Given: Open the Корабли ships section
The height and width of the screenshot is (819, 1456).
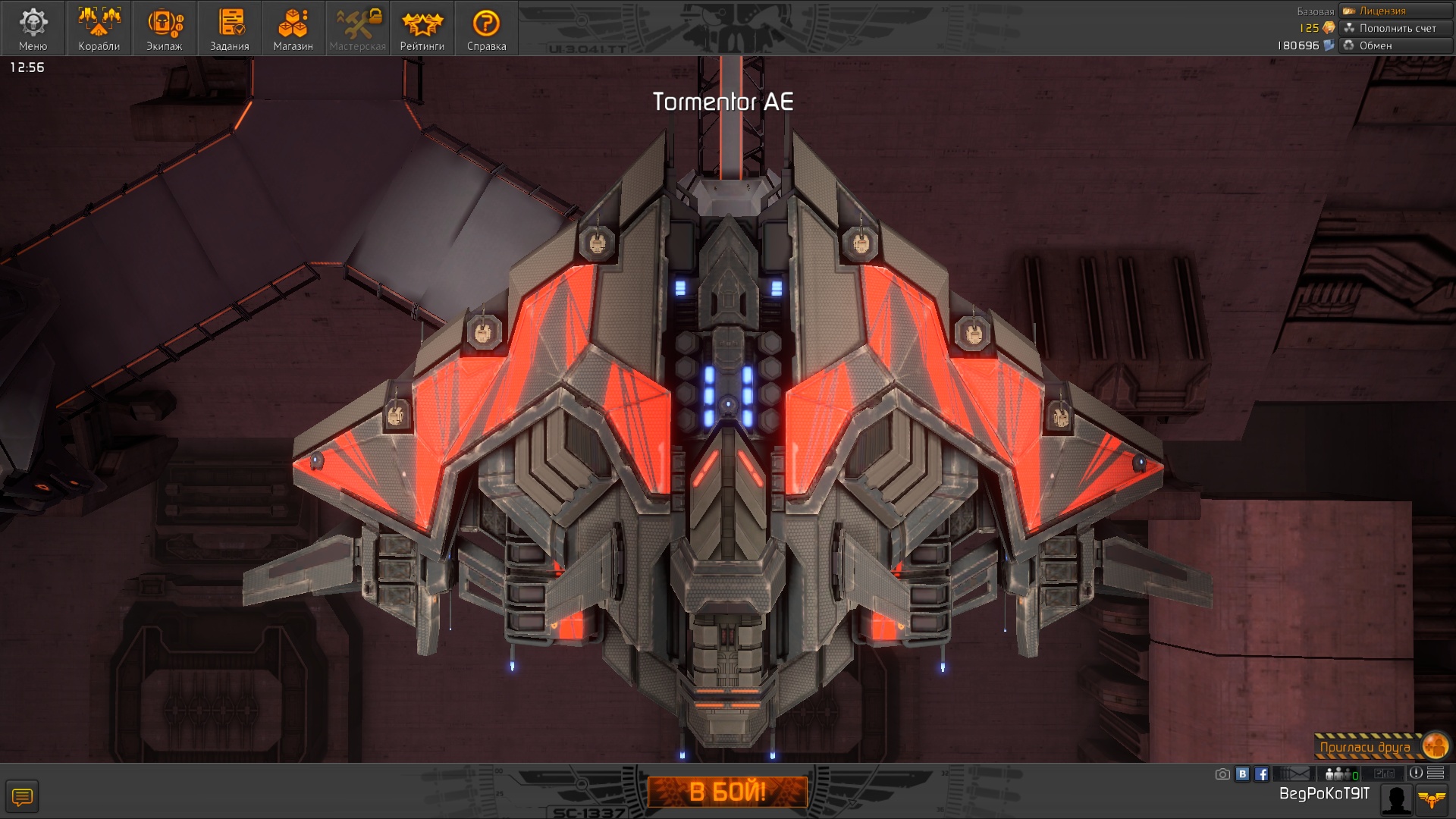Looking at the screenshot, I should [x=99, y=28].
